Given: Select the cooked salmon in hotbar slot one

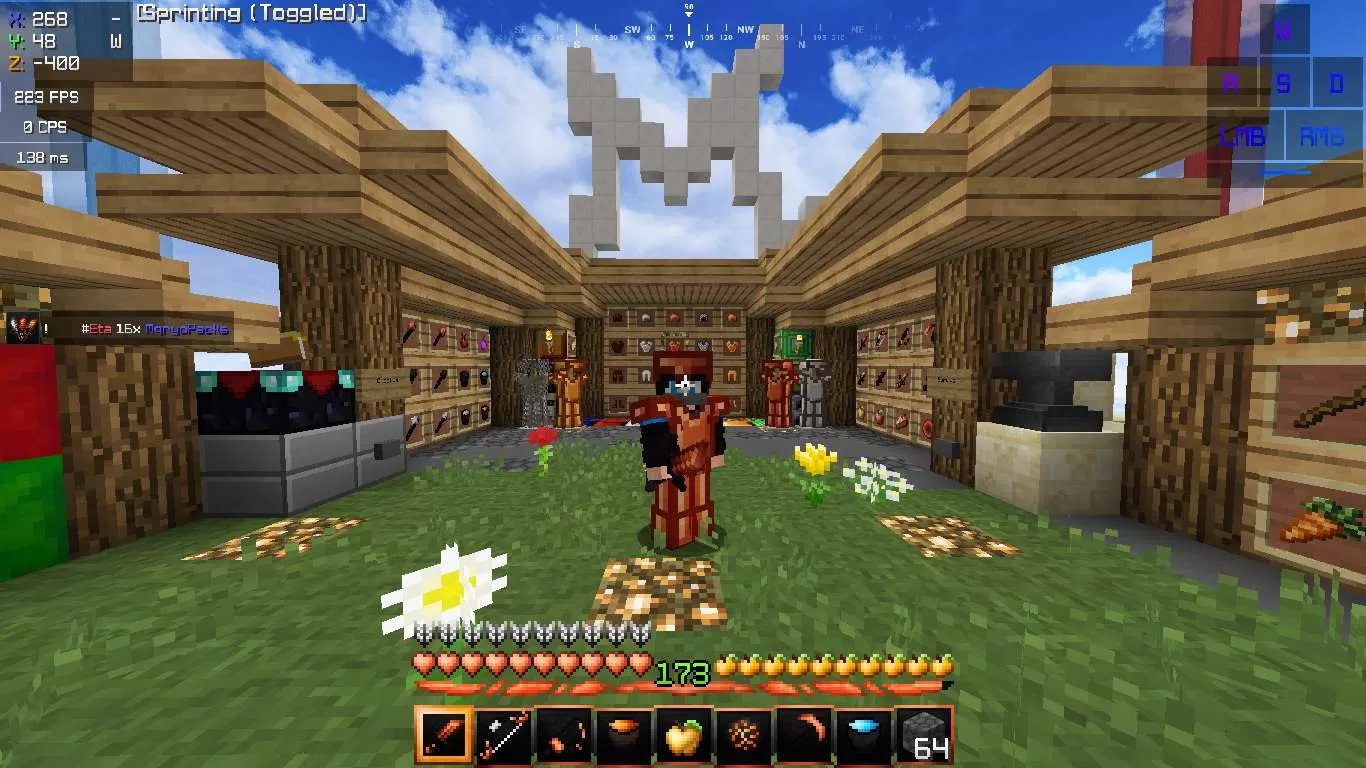Looking at the screenshot, I should click(444, 735).
